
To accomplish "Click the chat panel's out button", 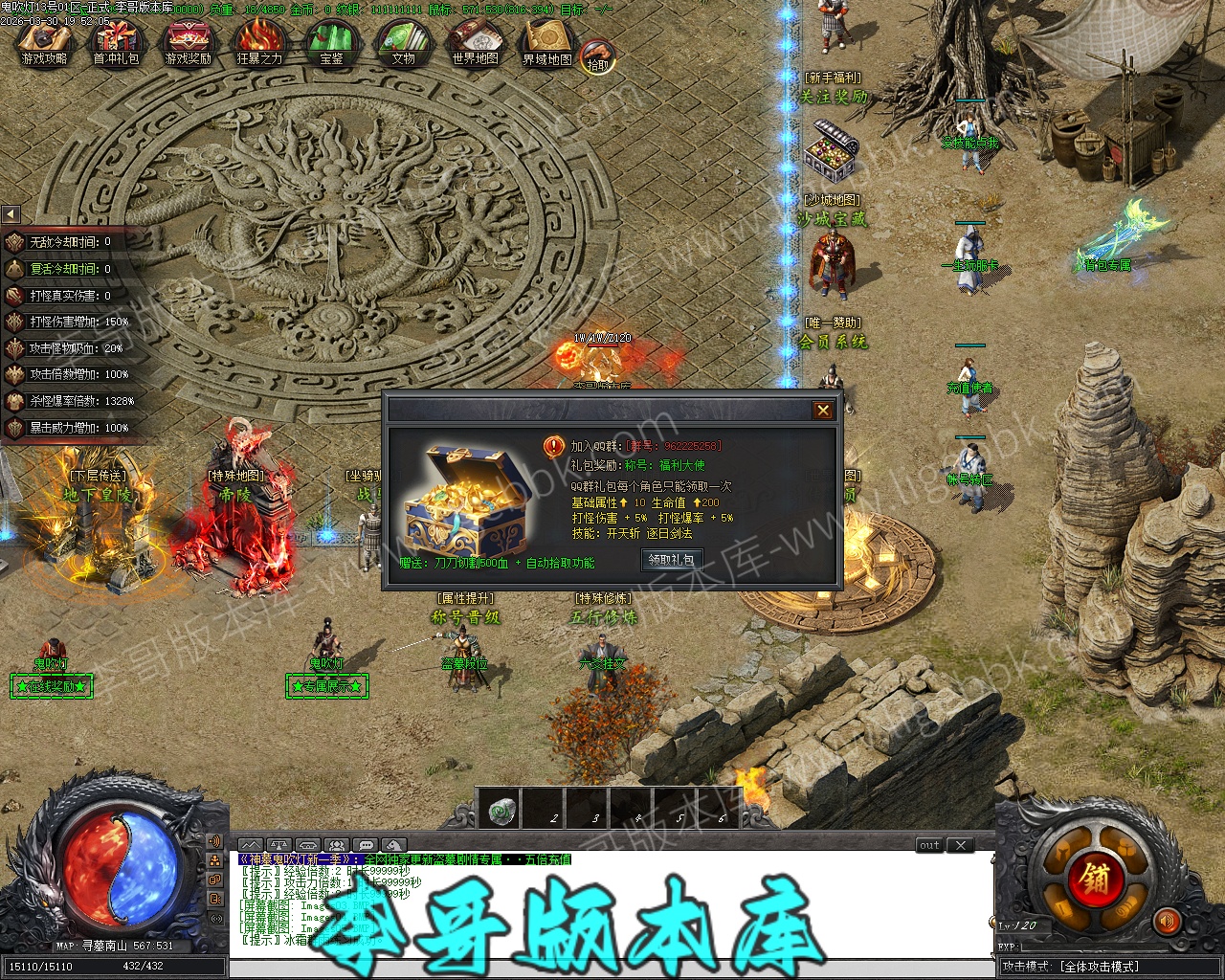I will coord(929,845).
